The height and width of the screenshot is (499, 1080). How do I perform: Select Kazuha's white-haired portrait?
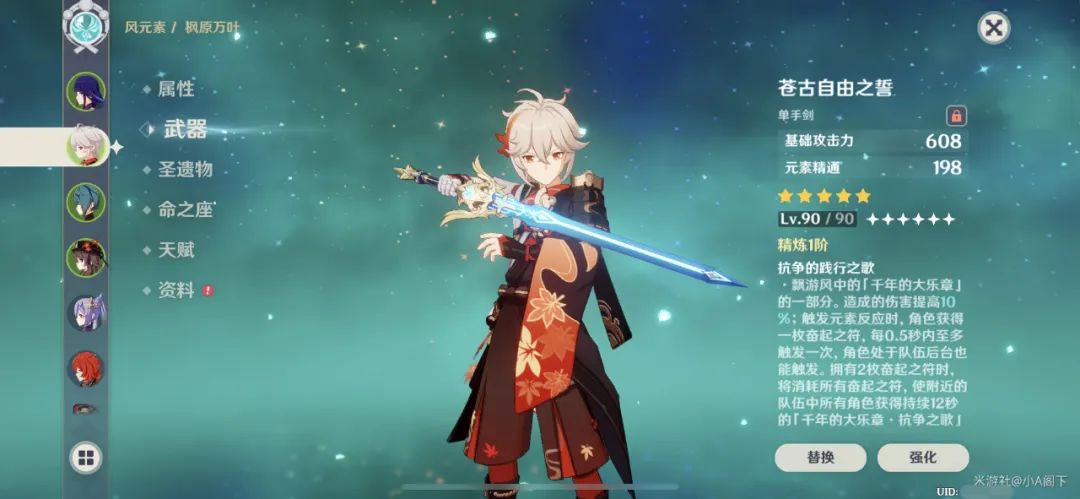pyautogui.click(x=86, y=147)
